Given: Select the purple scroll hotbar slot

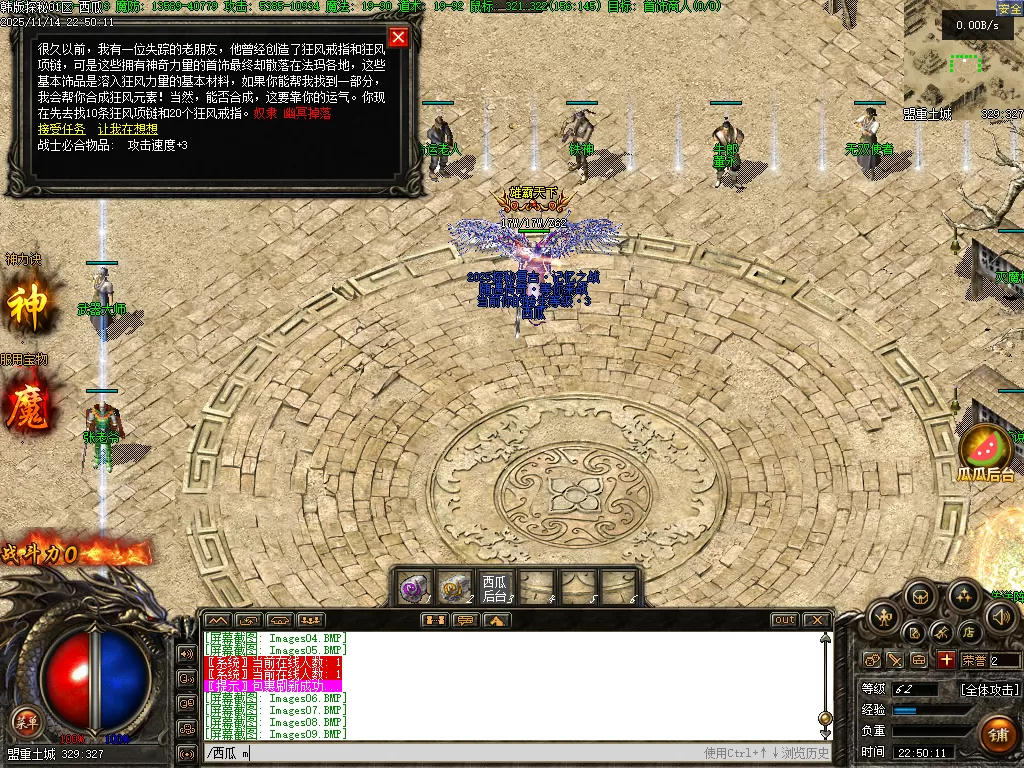Looking at the screenshot, I should tap(414, 587).
